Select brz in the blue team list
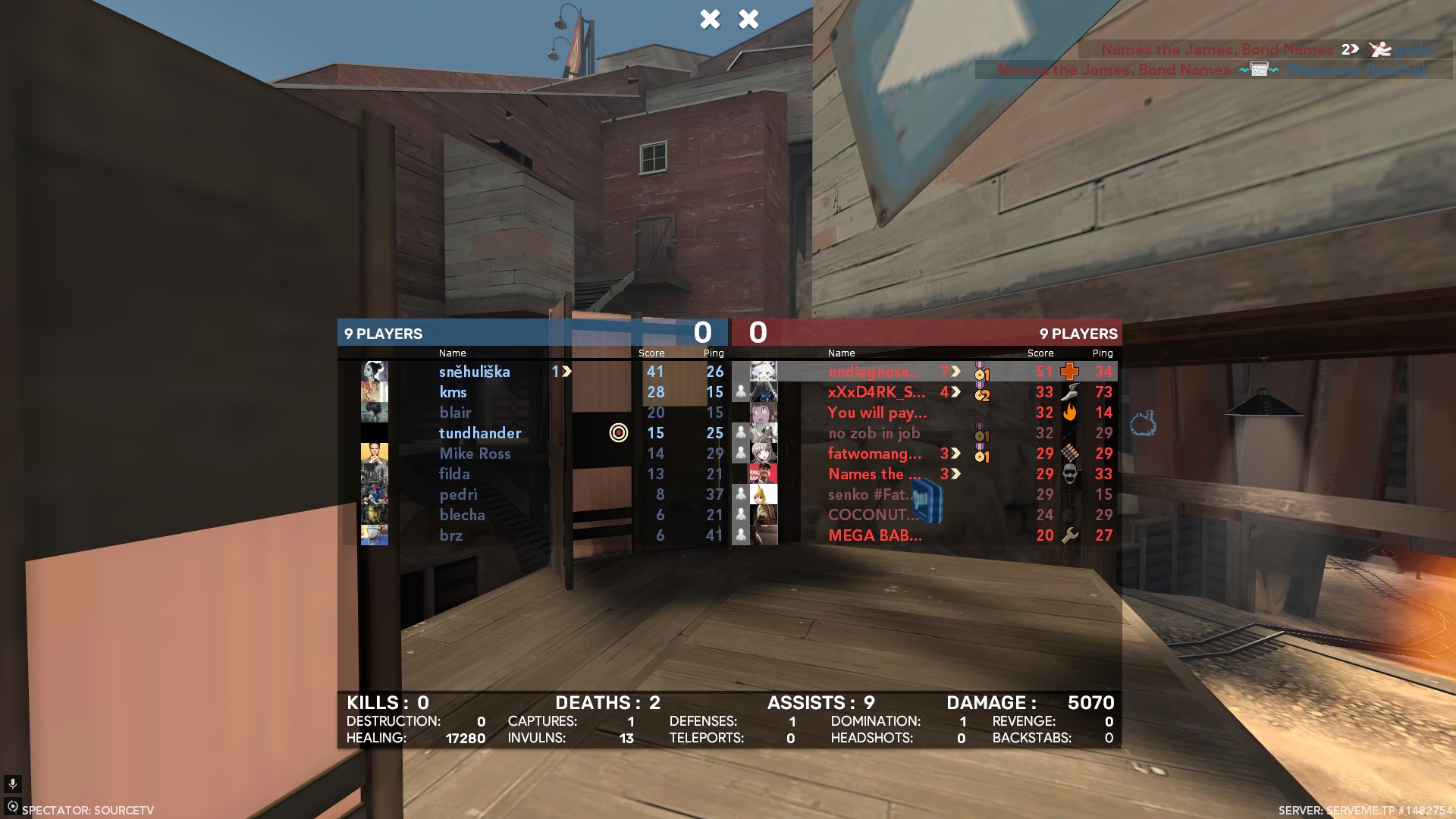 (450, 535)
